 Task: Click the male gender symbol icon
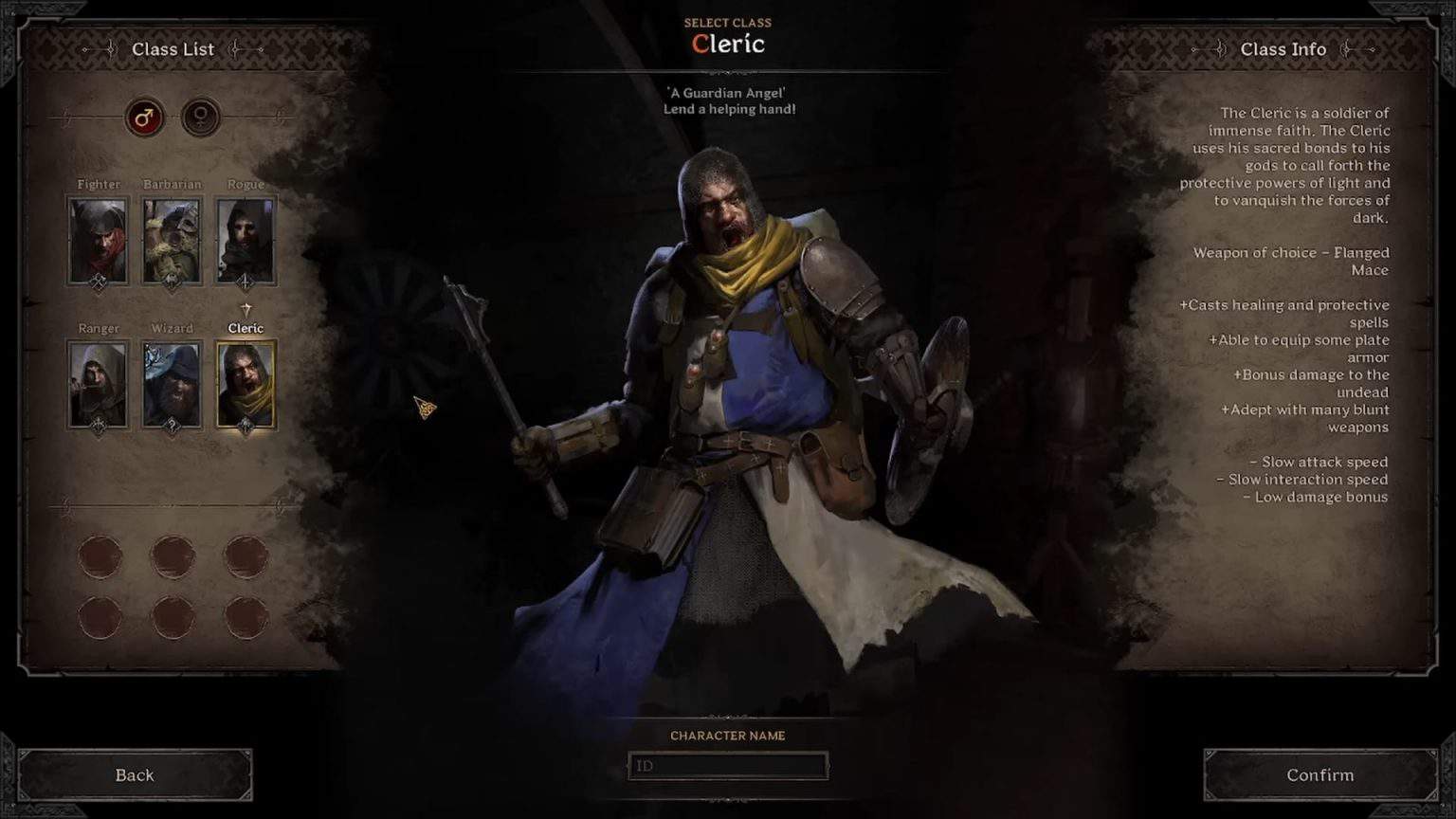pos(144,118)
